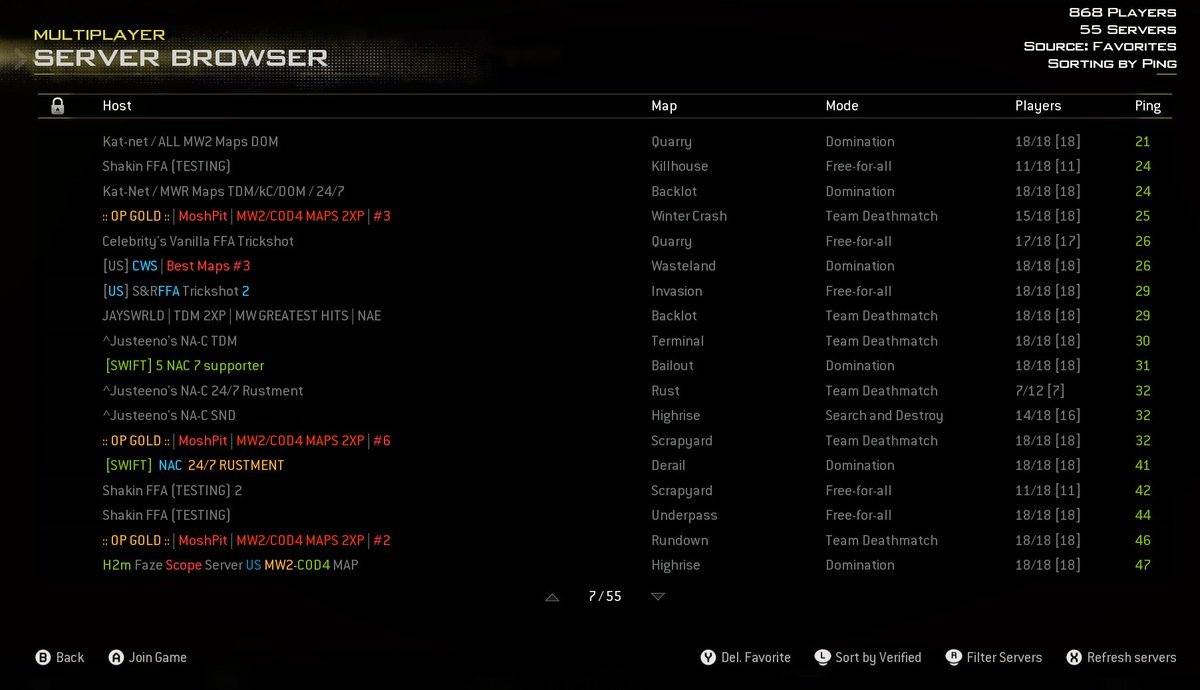Viewport: 1200px width, 690px height.
Task: Select the OP GOLD MoshPit #3 server
Action: (x=246, y=216)
